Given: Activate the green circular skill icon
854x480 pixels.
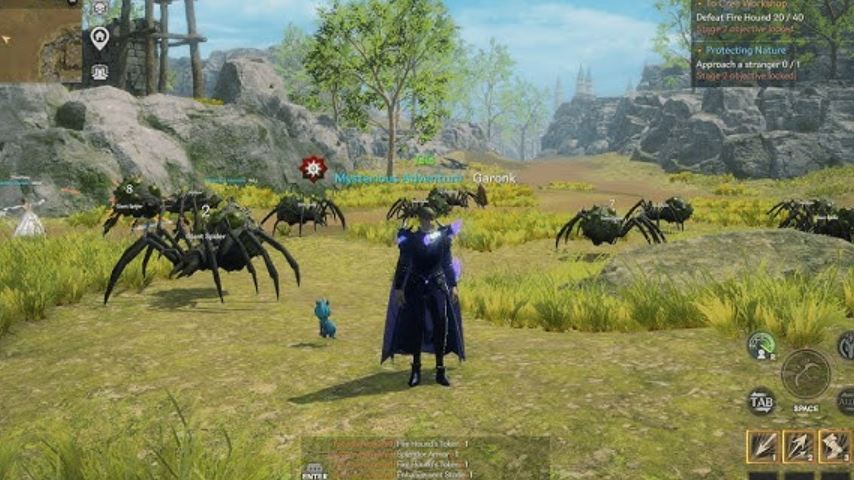Looking at the screenshot, I should (x=762, y=346).
